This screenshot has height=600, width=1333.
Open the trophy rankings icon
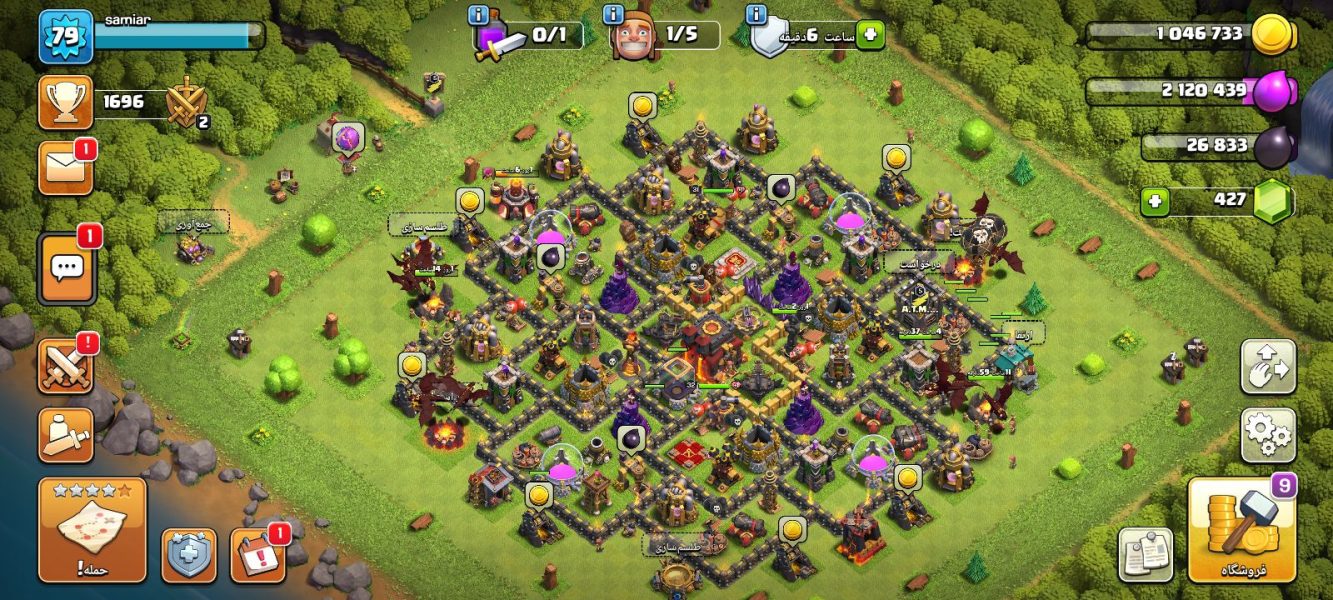click(x=66, y=102)
